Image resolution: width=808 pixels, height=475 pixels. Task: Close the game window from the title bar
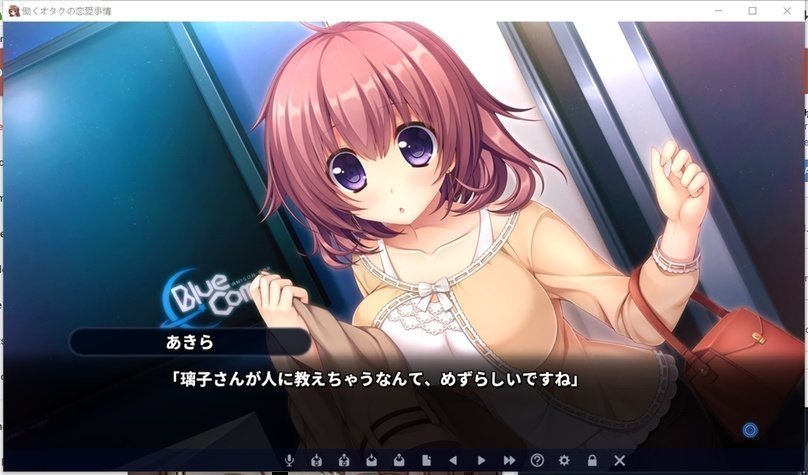[x=786, y=10]
